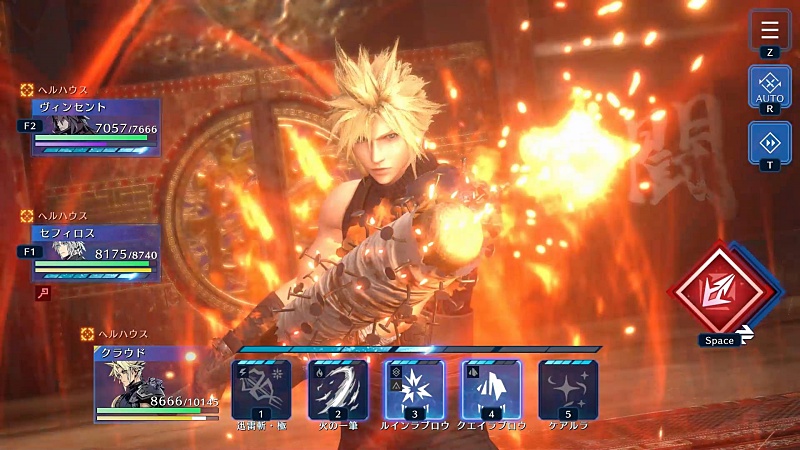This screenshot has width=800, height=450.
Task: Cast ケアルラ healing spell
Action: coord(568,388)
